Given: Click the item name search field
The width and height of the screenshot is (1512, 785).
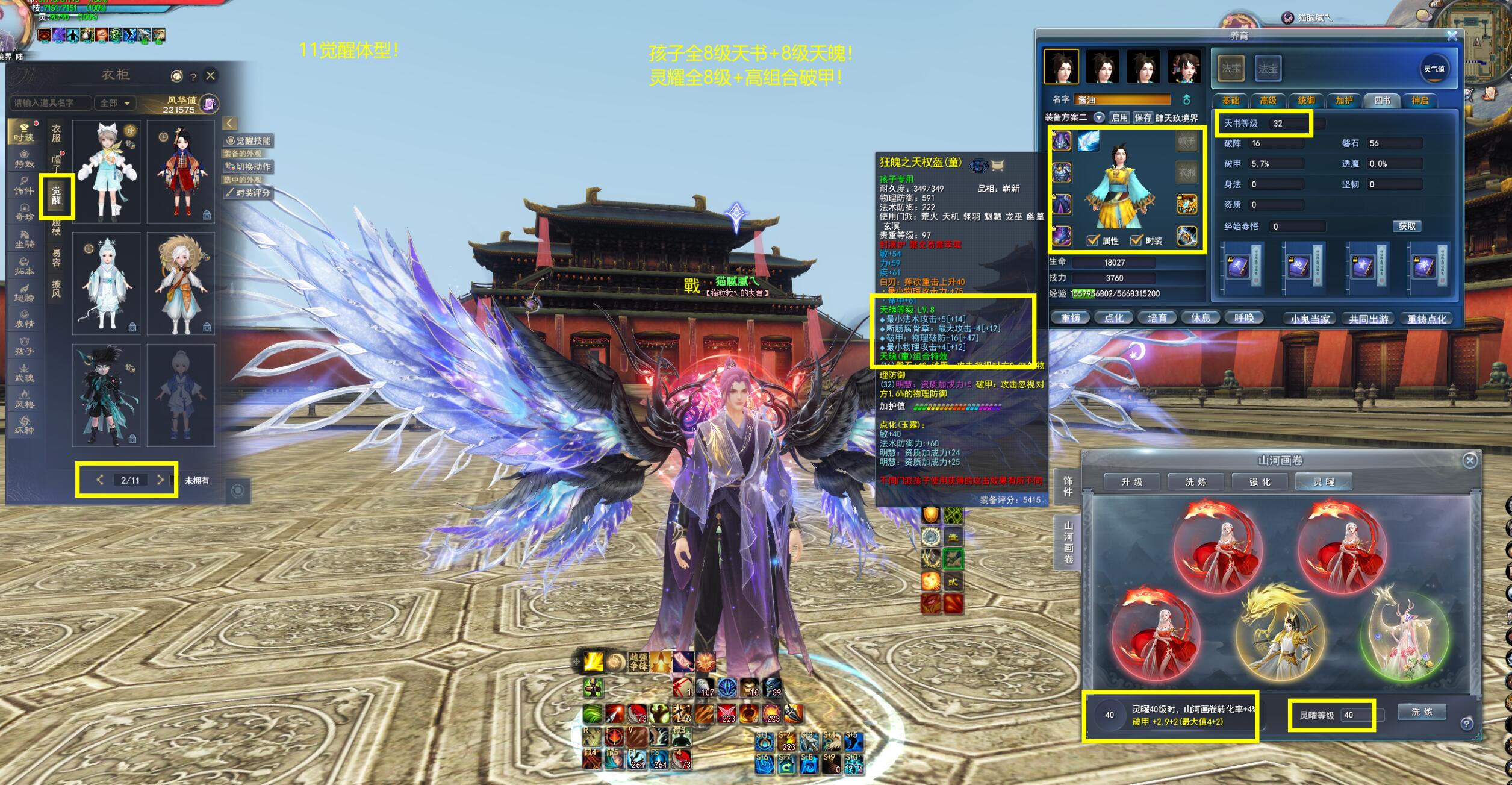Looking at the screenshot, I should point(51,103).
